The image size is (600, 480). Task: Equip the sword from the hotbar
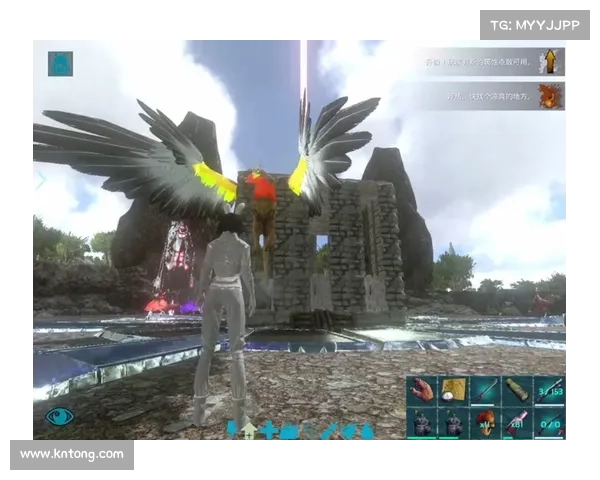tap(486, 391)
